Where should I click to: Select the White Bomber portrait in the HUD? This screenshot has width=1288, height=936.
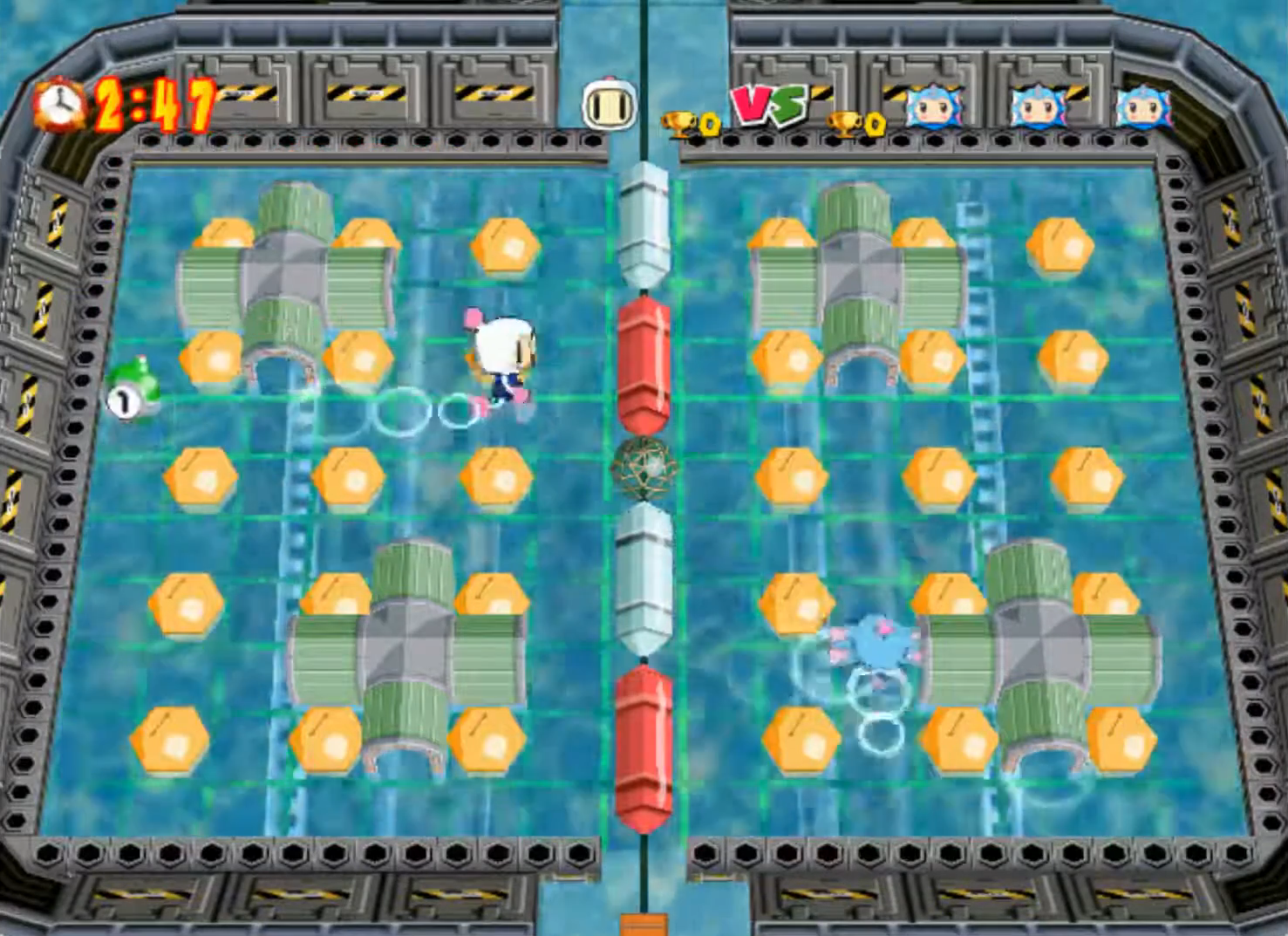[x=607, y=106]
